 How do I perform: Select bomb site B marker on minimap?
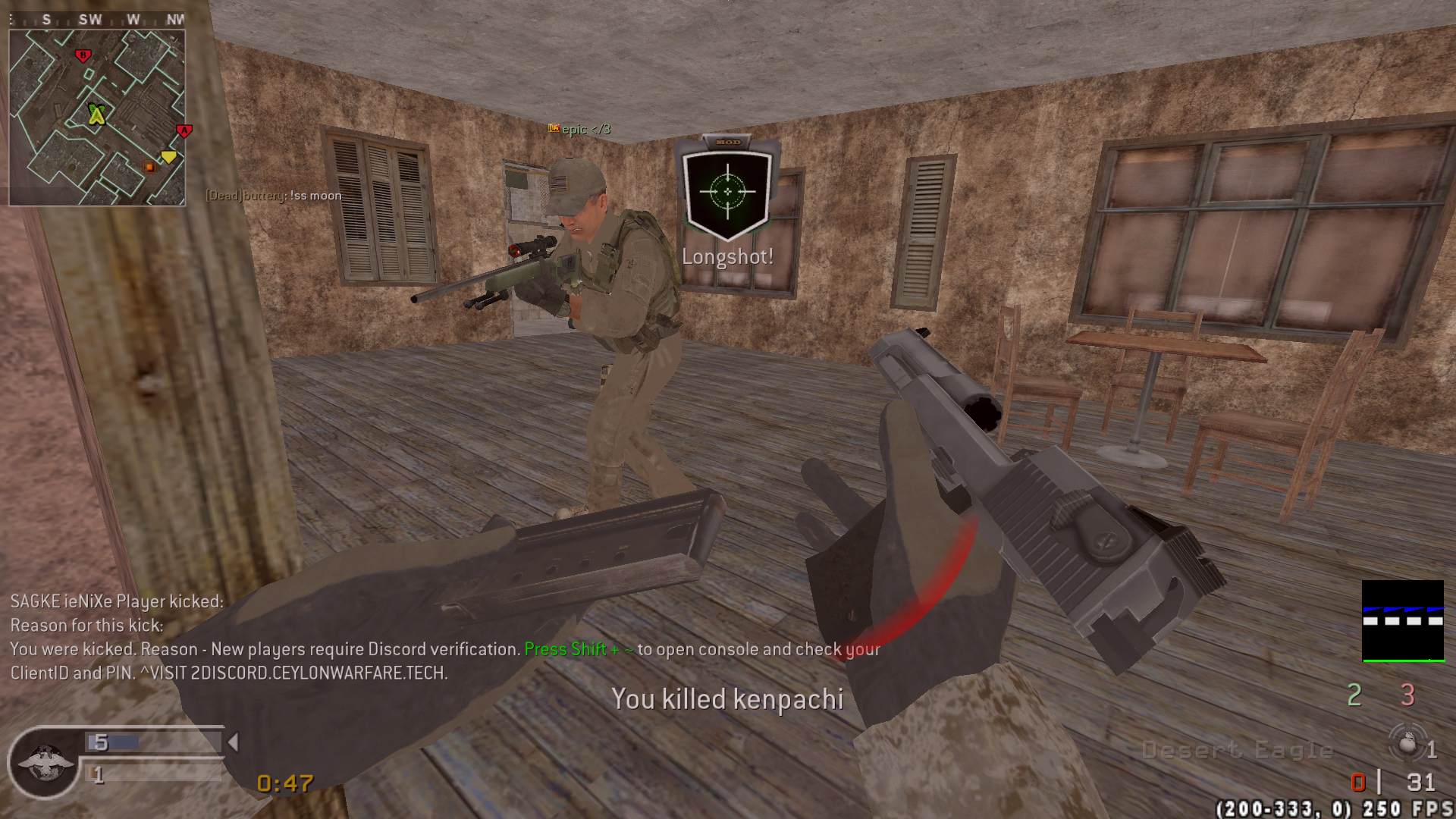pos(83,55)
